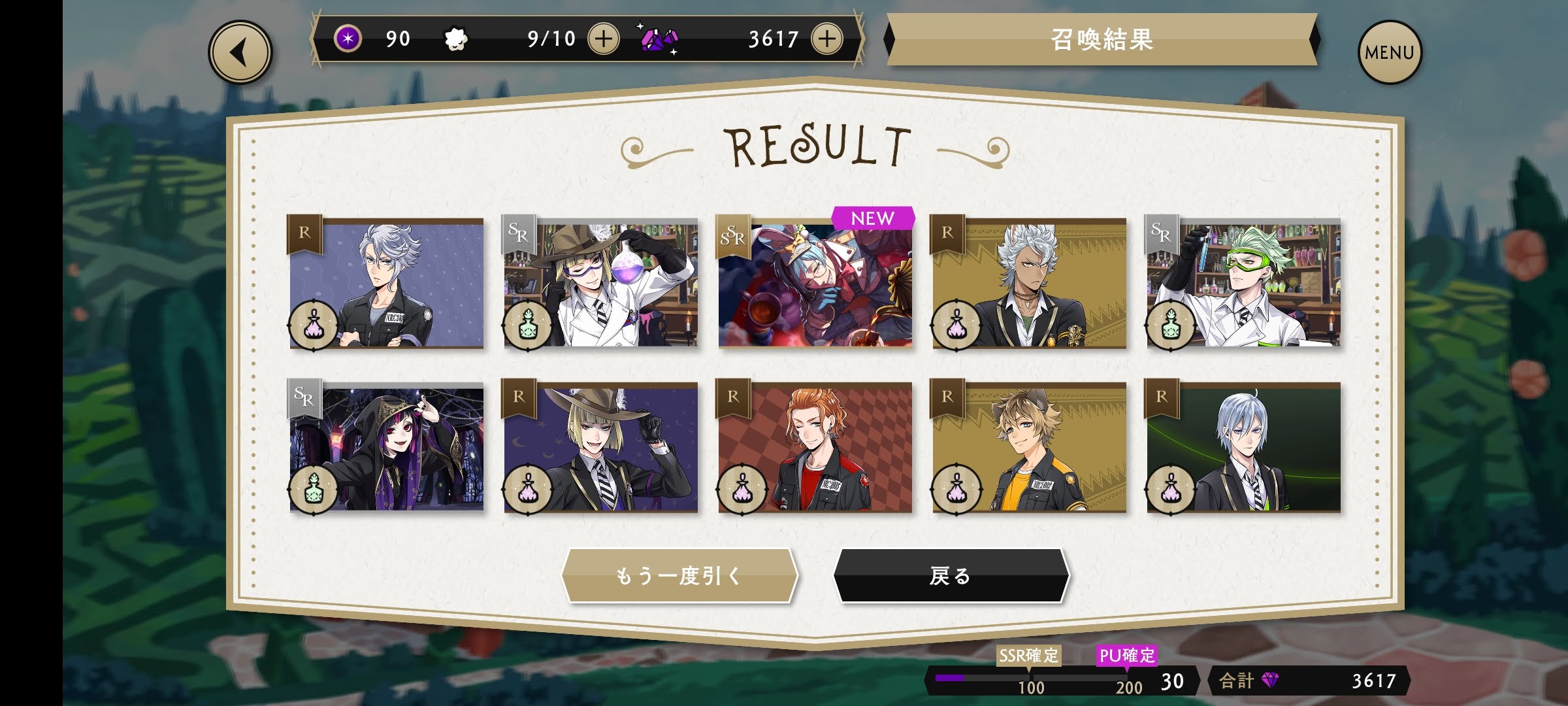Summon again with もう一度引く button

679,575
